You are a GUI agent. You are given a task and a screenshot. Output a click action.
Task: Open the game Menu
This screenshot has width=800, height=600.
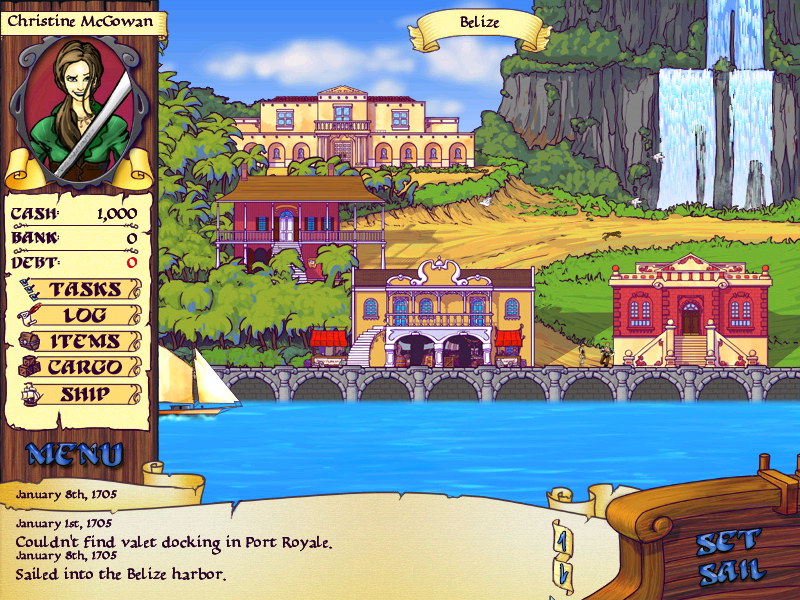click(x=75, y=455)
